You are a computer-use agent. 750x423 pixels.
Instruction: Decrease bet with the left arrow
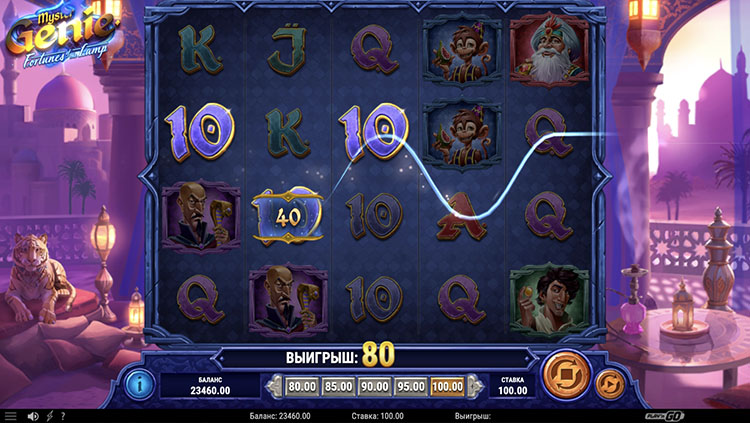(x=271, y=385)
